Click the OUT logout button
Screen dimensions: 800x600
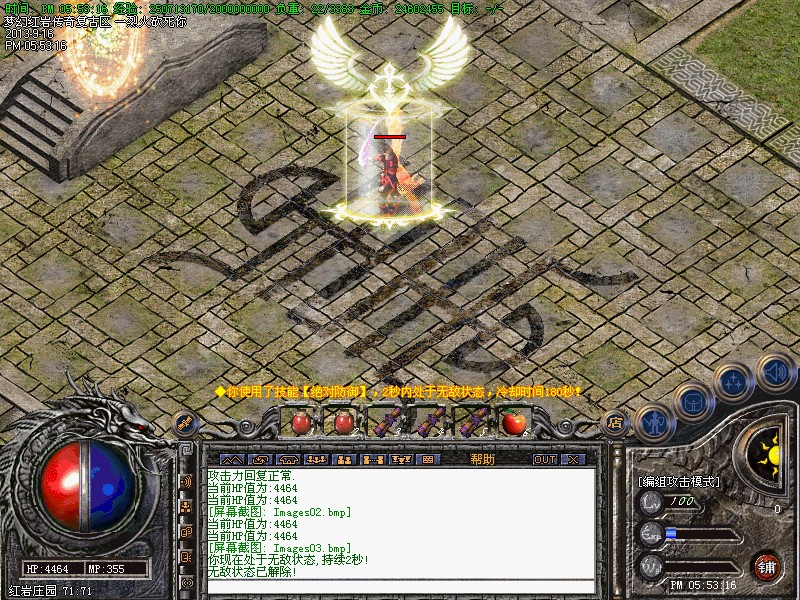[x=544, y=459]
